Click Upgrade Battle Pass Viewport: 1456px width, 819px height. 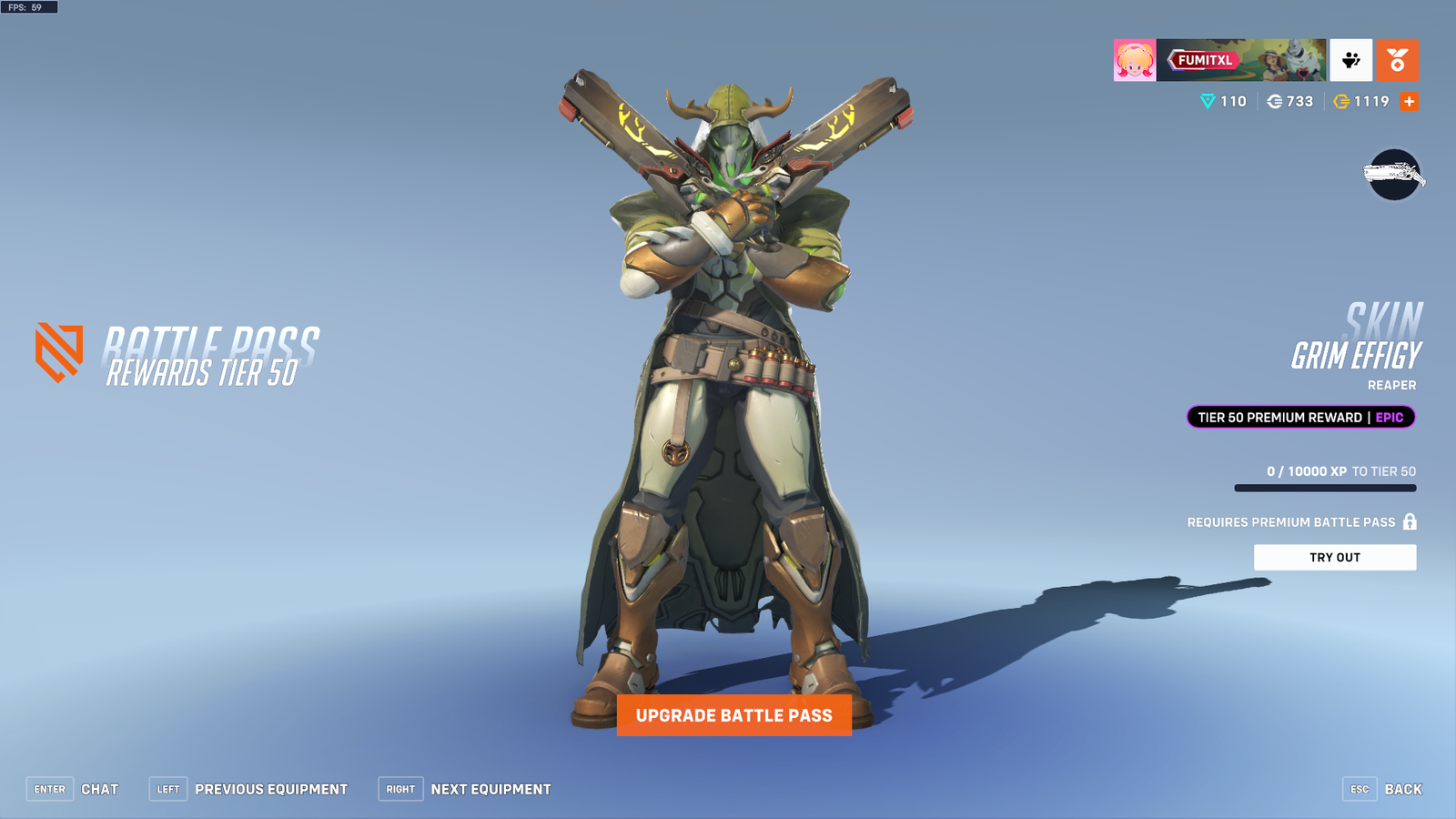tap(734, 716)
